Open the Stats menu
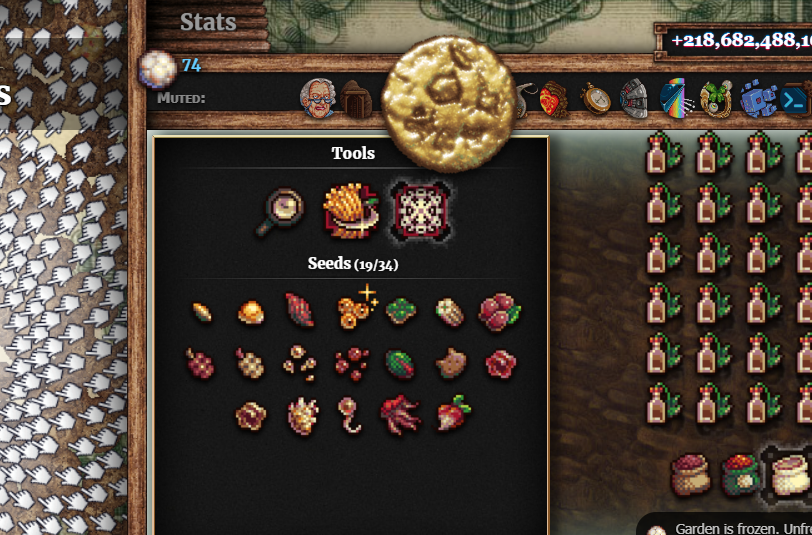Image resolution: width=812 pixels, height=535 pixels. 208,22
